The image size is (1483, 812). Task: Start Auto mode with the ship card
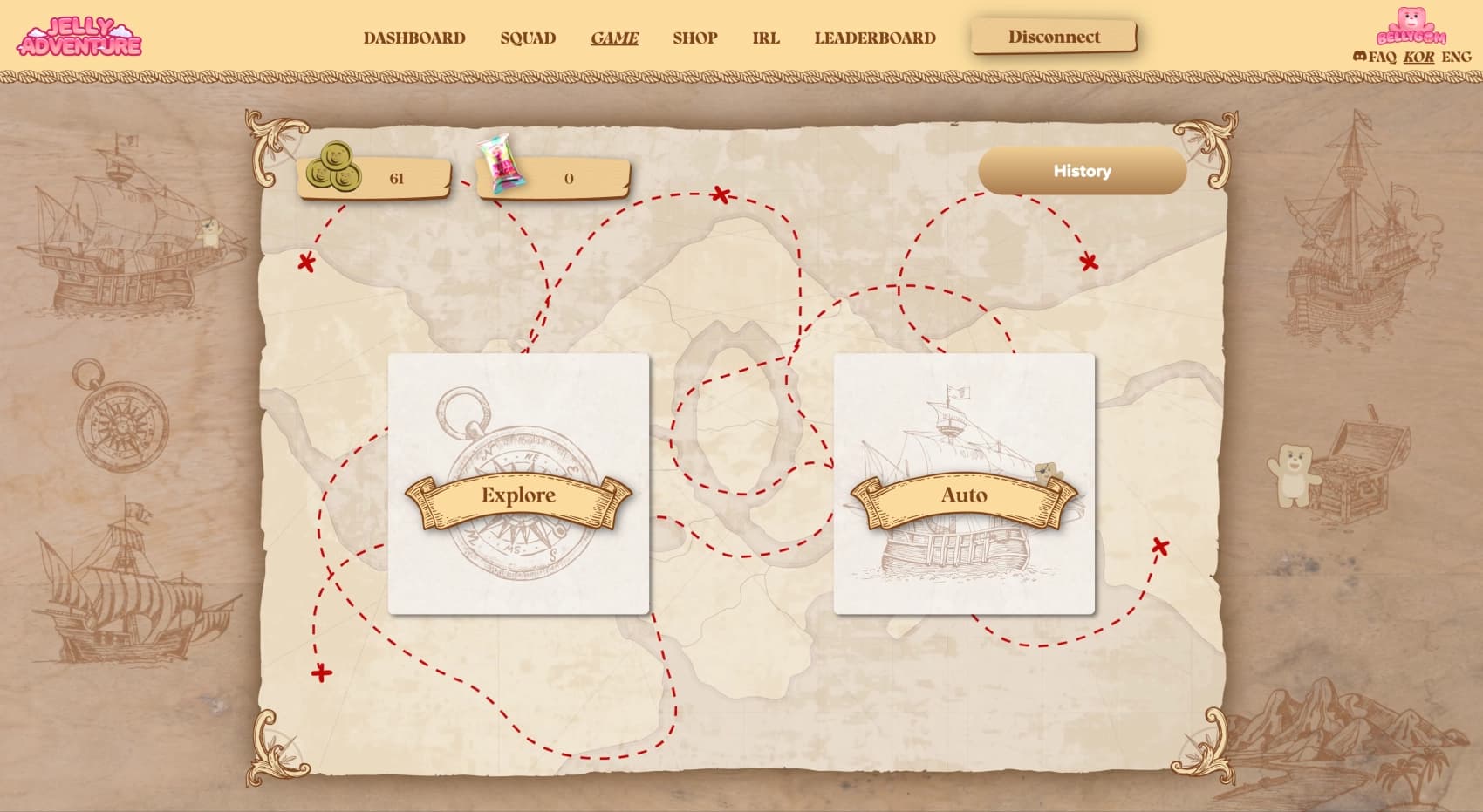click(964, 484)
